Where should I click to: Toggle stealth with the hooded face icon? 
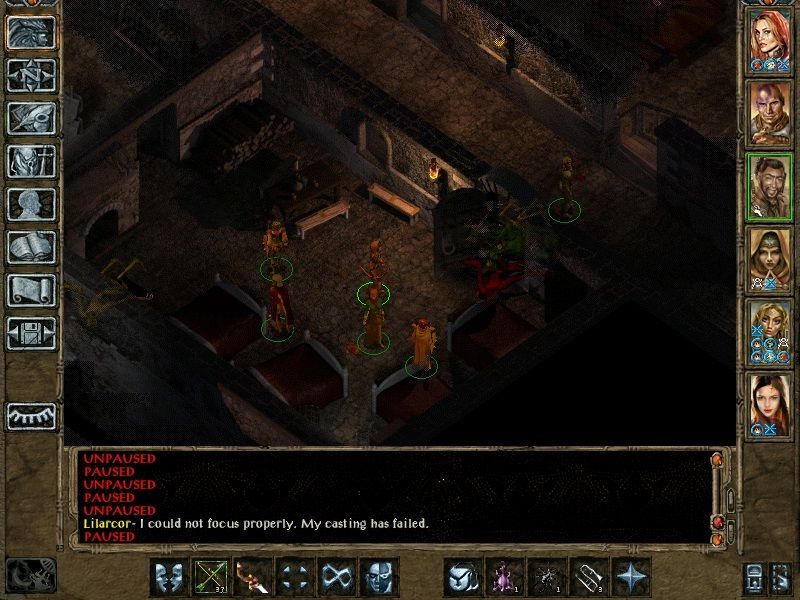pos(379,577)
